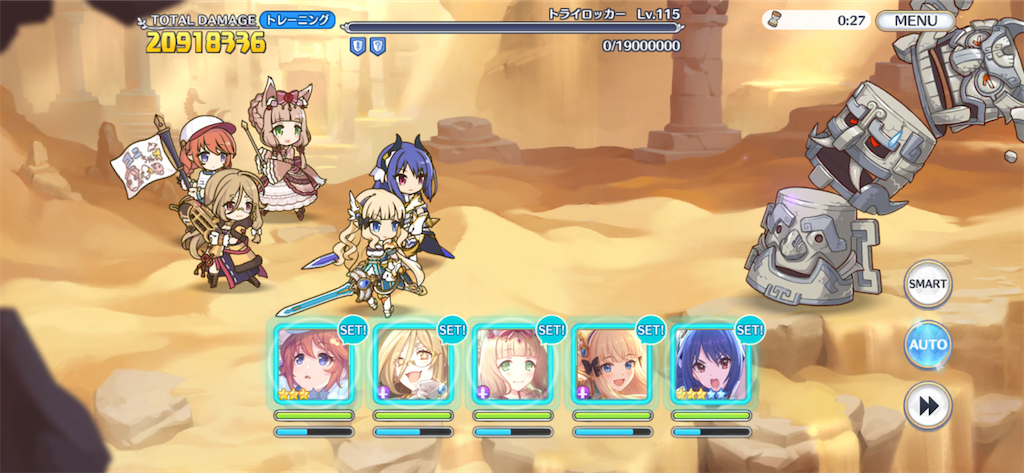Toggle the SMART mode button

pyautogui.click(x=927, y=284)
